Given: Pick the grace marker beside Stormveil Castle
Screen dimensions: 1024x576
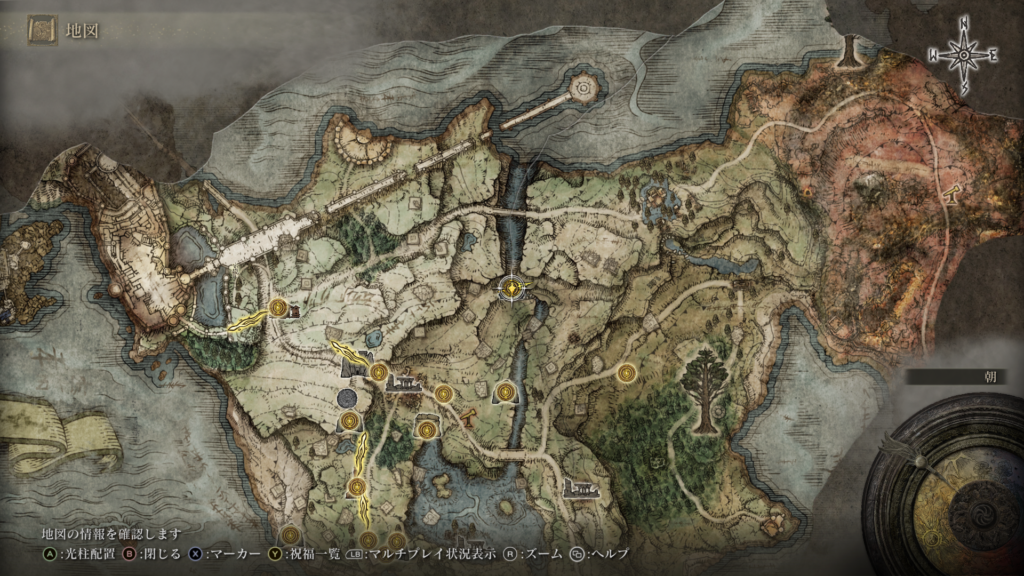Looking at the screenshot, I should (278, 308).
